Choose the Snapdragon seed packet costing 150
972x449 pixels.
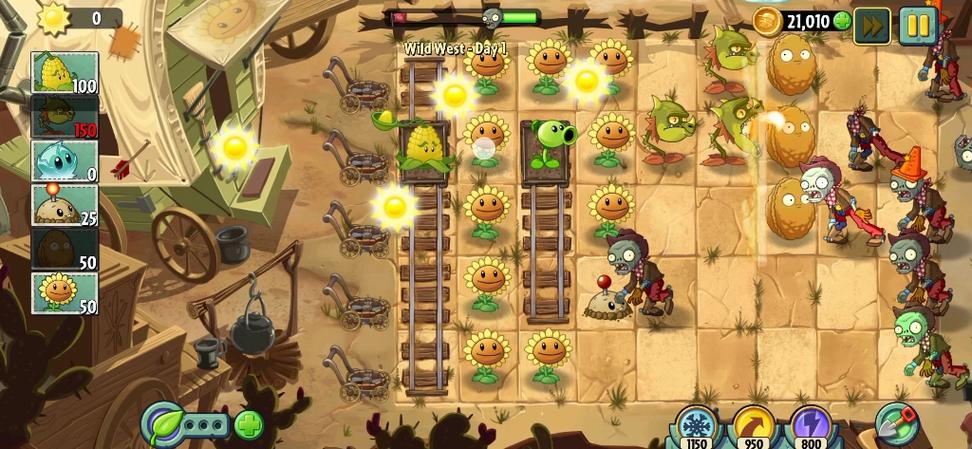pos(64,117)
